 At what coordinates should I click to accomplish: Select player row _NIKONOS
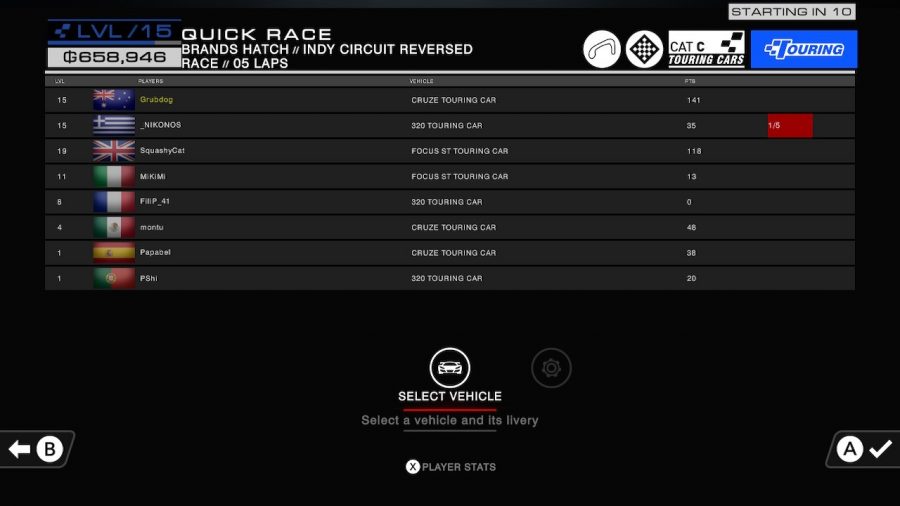coord(450,126)
